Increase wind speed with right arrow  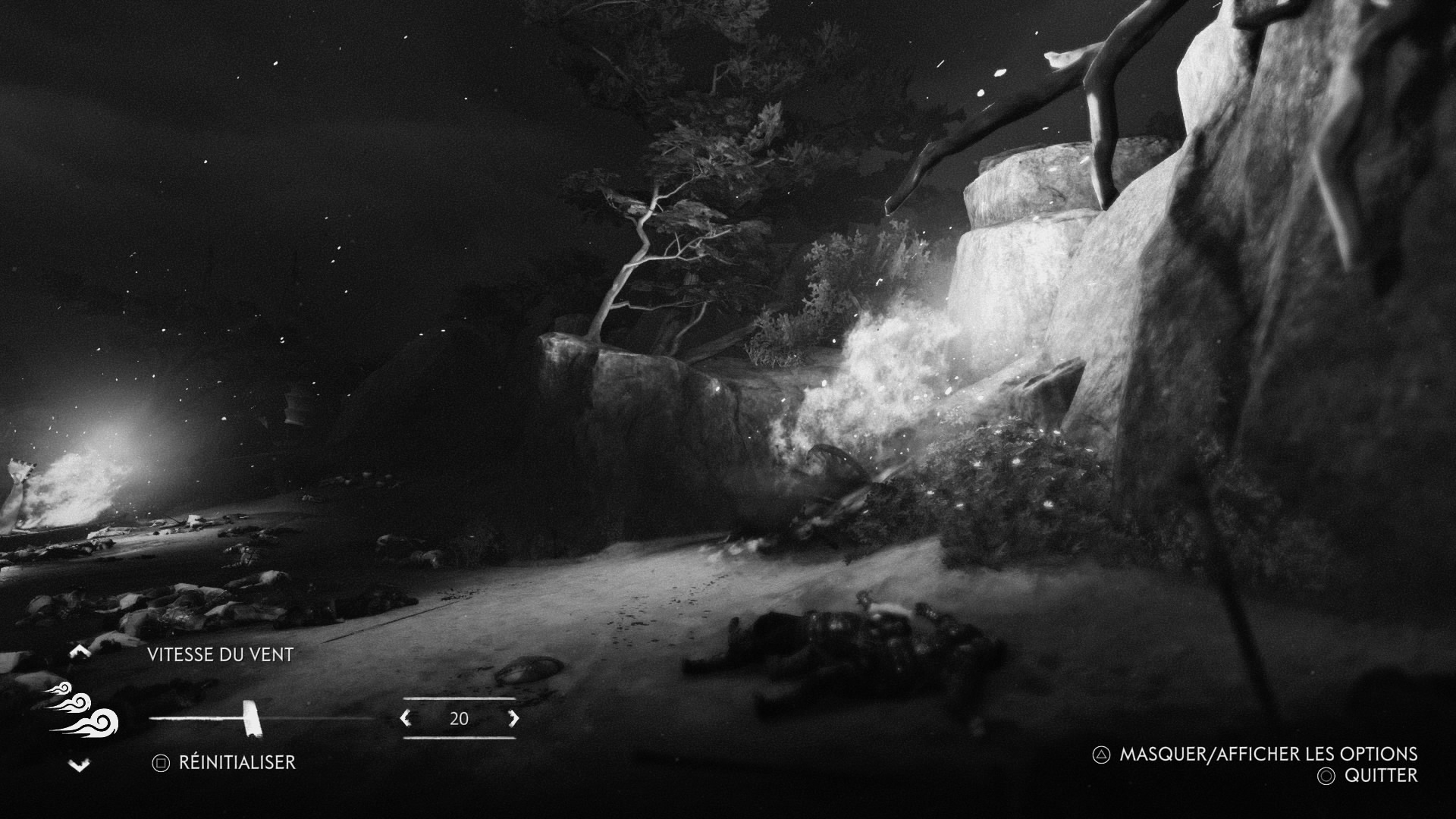(x=513, y=718)
